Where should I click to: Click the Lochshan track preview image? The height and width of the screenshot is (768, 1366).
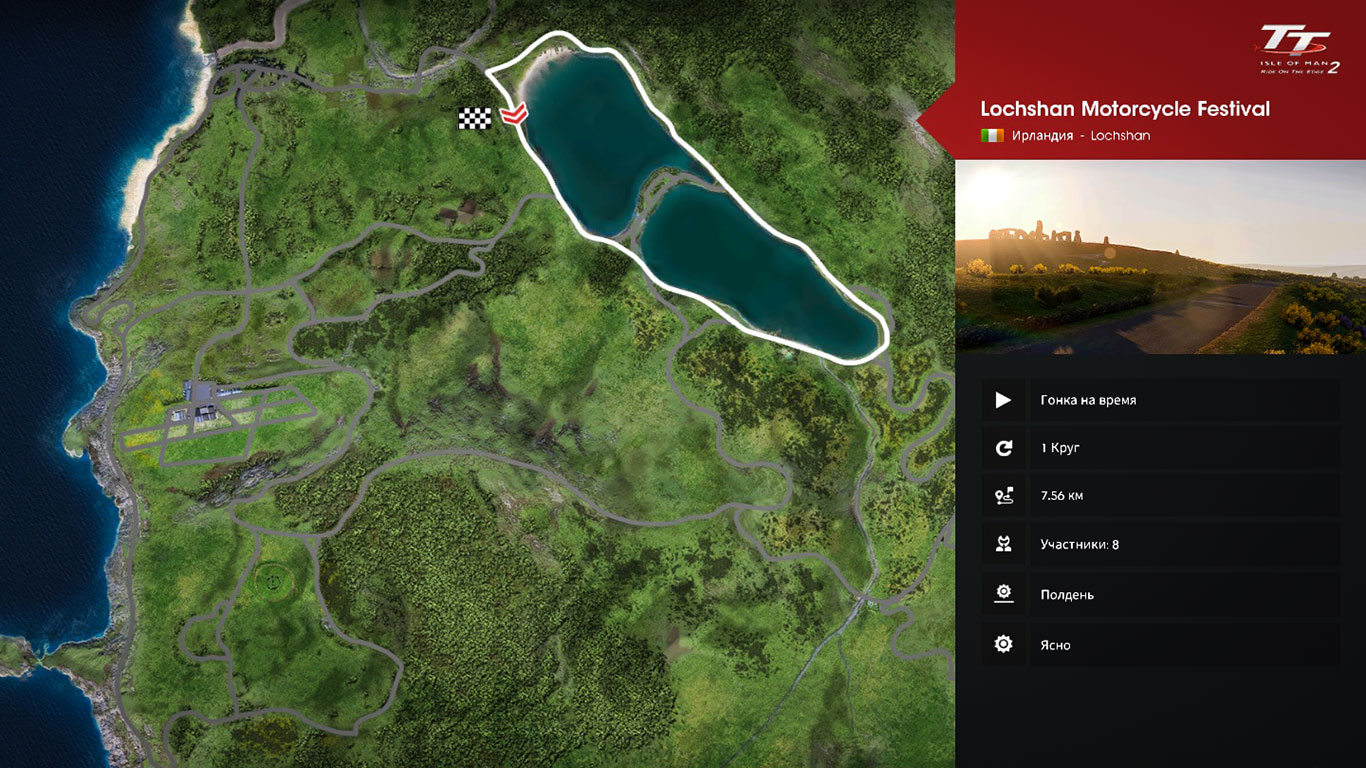click(1160, 257)
